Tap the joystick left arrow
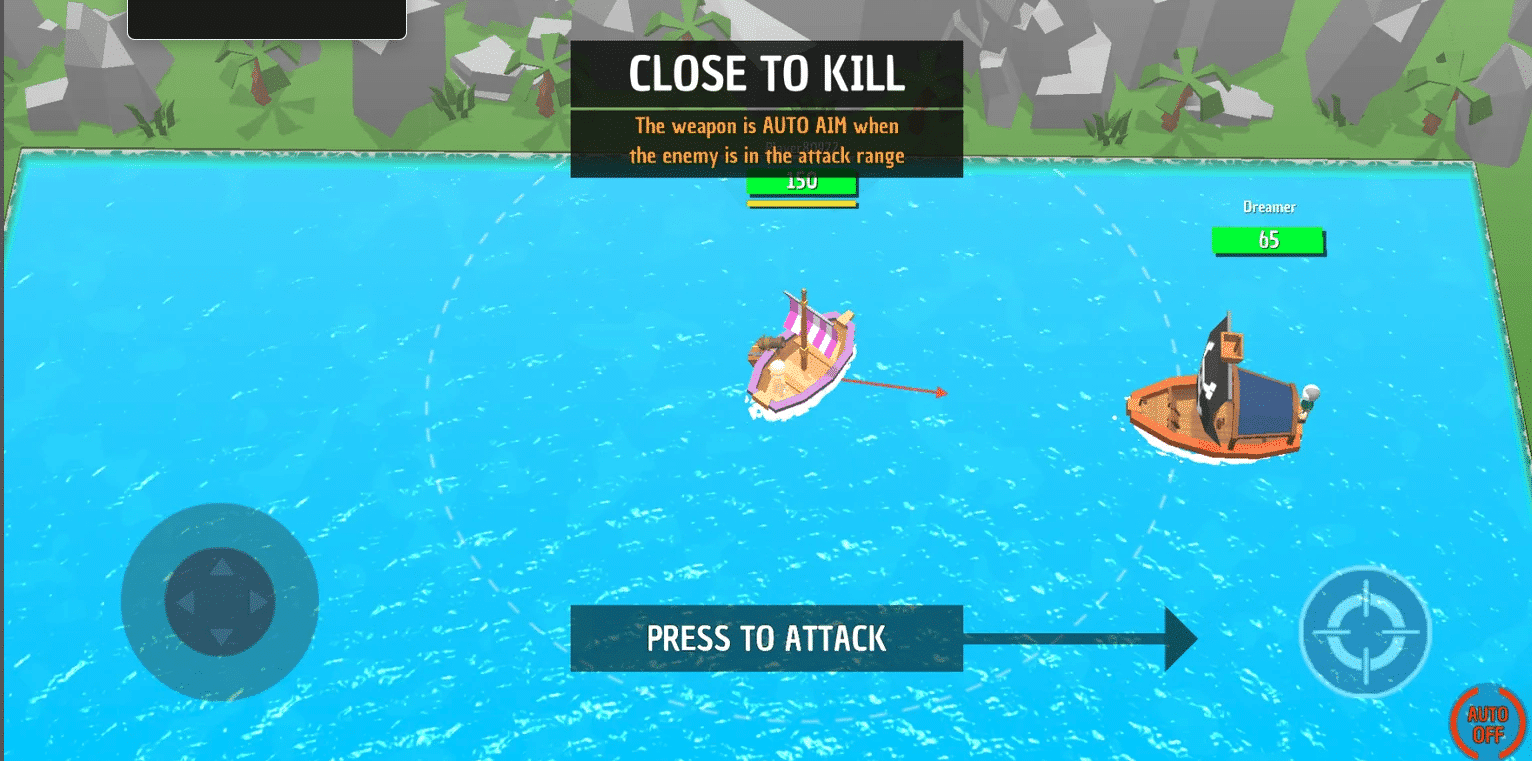Viewport: 1532px width, 761px height. click(x=188, y=601)
